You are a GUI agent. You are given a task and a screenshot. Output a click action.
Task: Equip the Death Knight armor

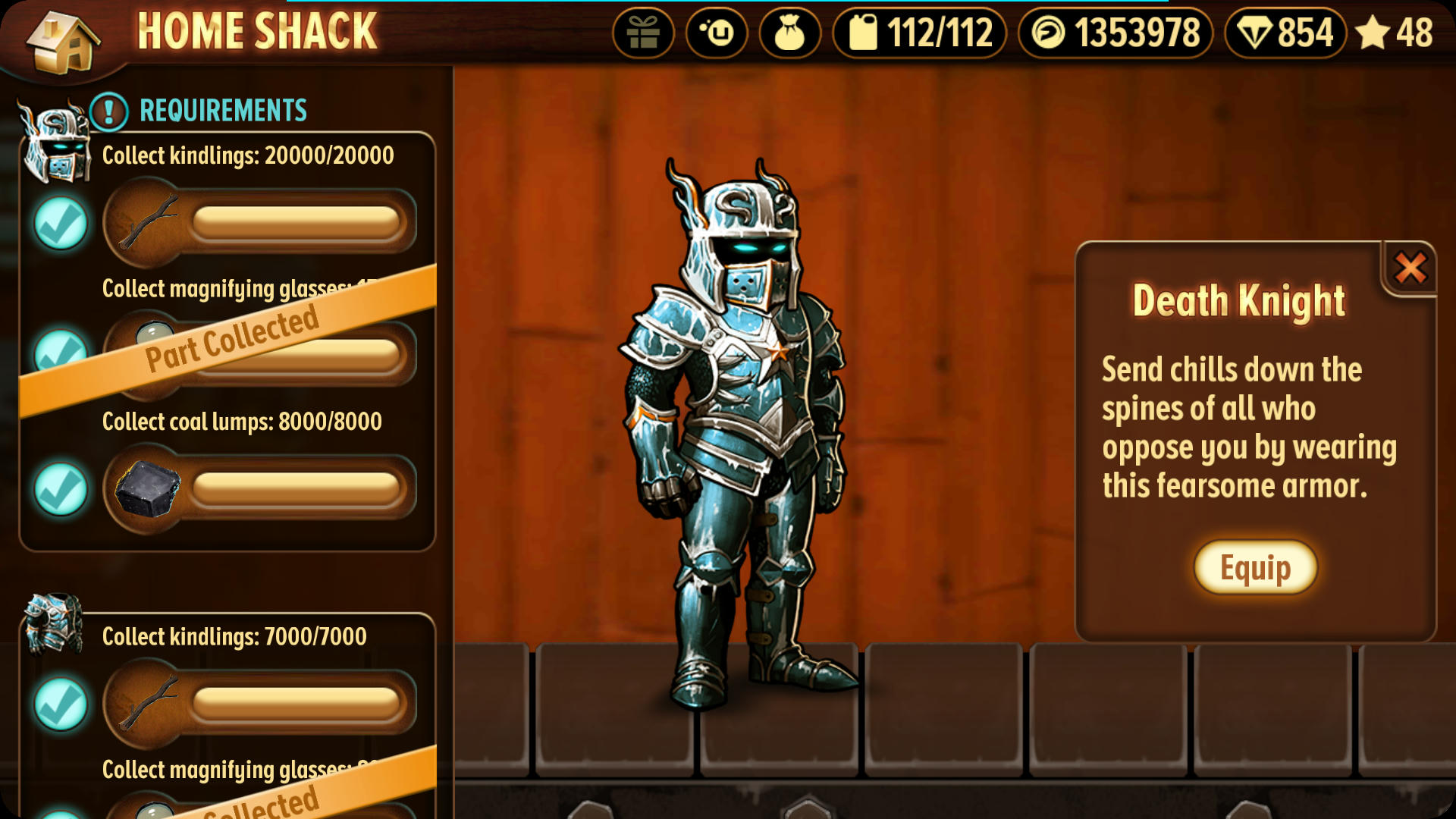[x=1255, y=568]
